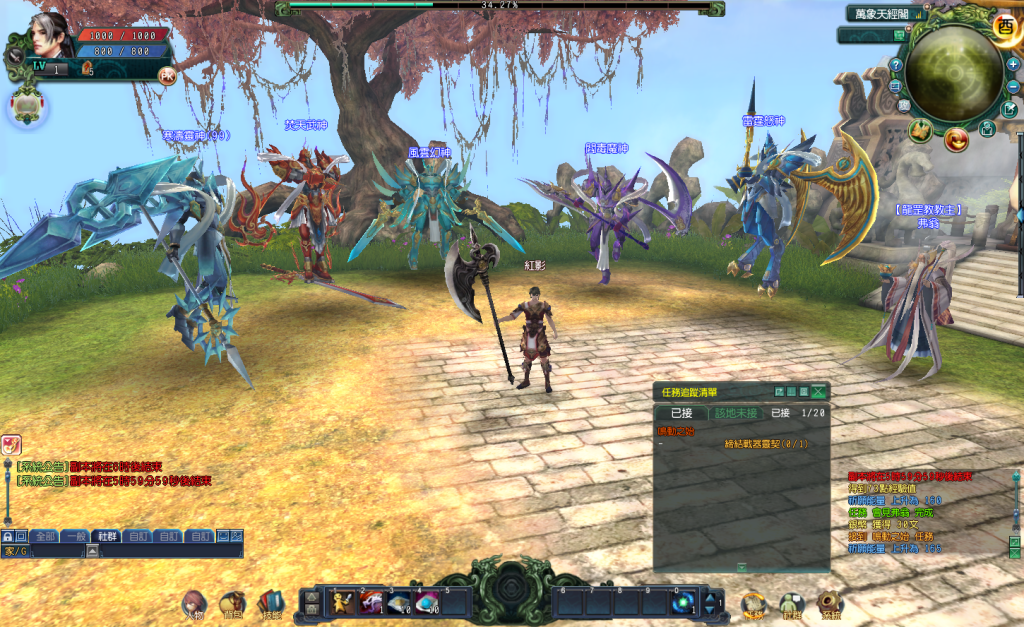Switch chat to the 一般 tab
The height and width of the screenshot is (627, 1024).
(75, 536)
